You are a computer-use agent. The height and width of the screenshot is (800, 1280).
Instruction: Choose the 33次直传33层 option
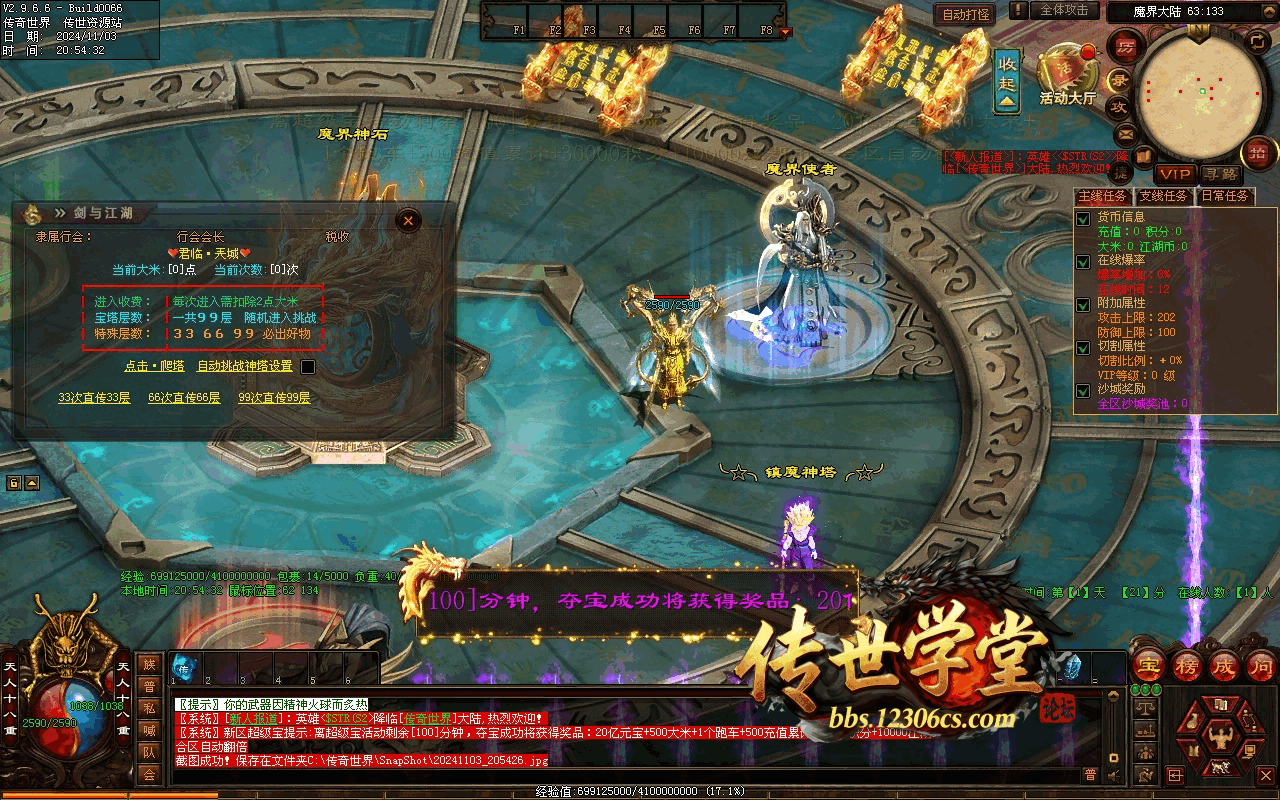[94, 398]
